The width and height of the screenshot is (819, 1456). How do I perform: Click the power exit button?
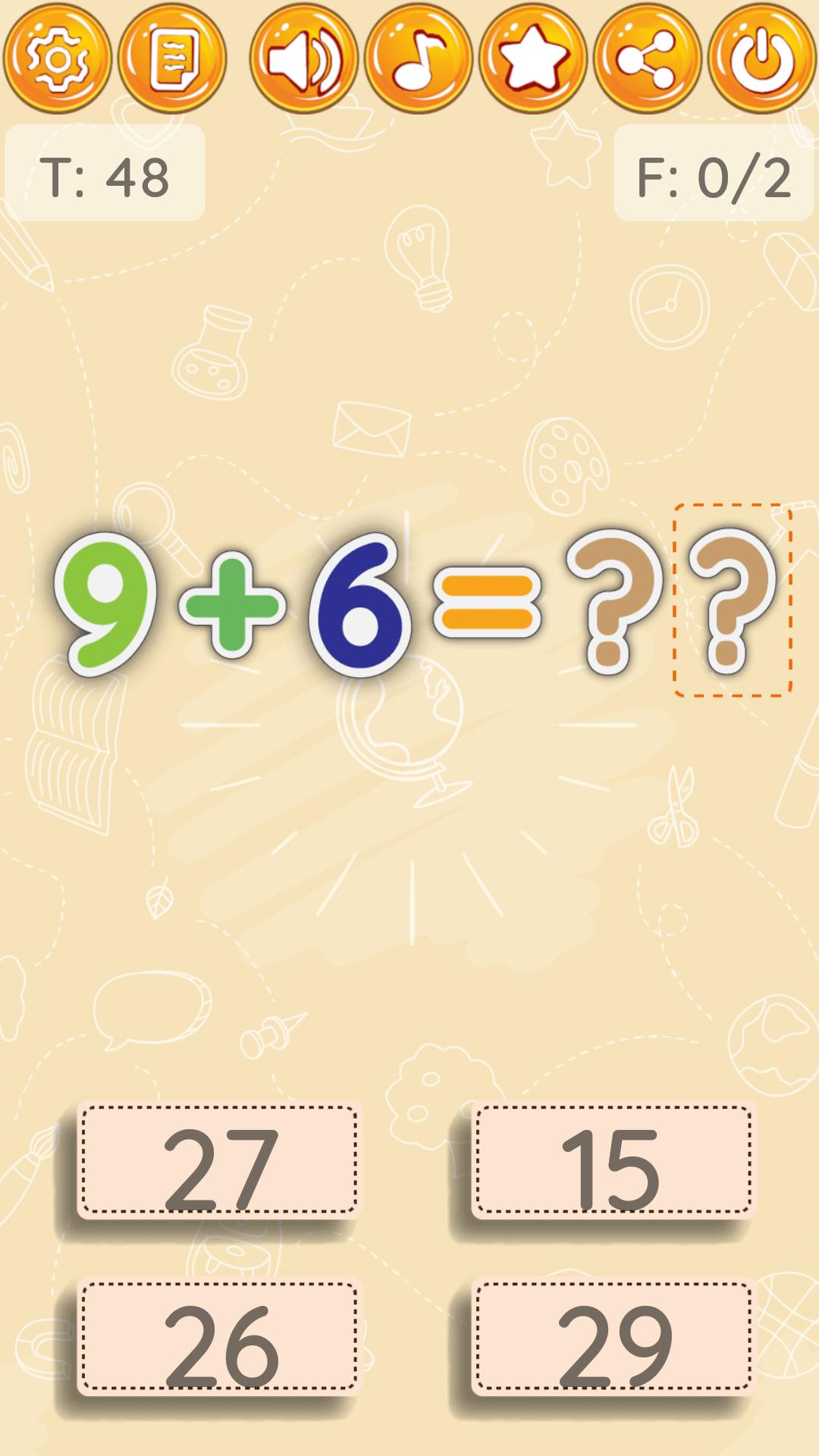(762, 58)
